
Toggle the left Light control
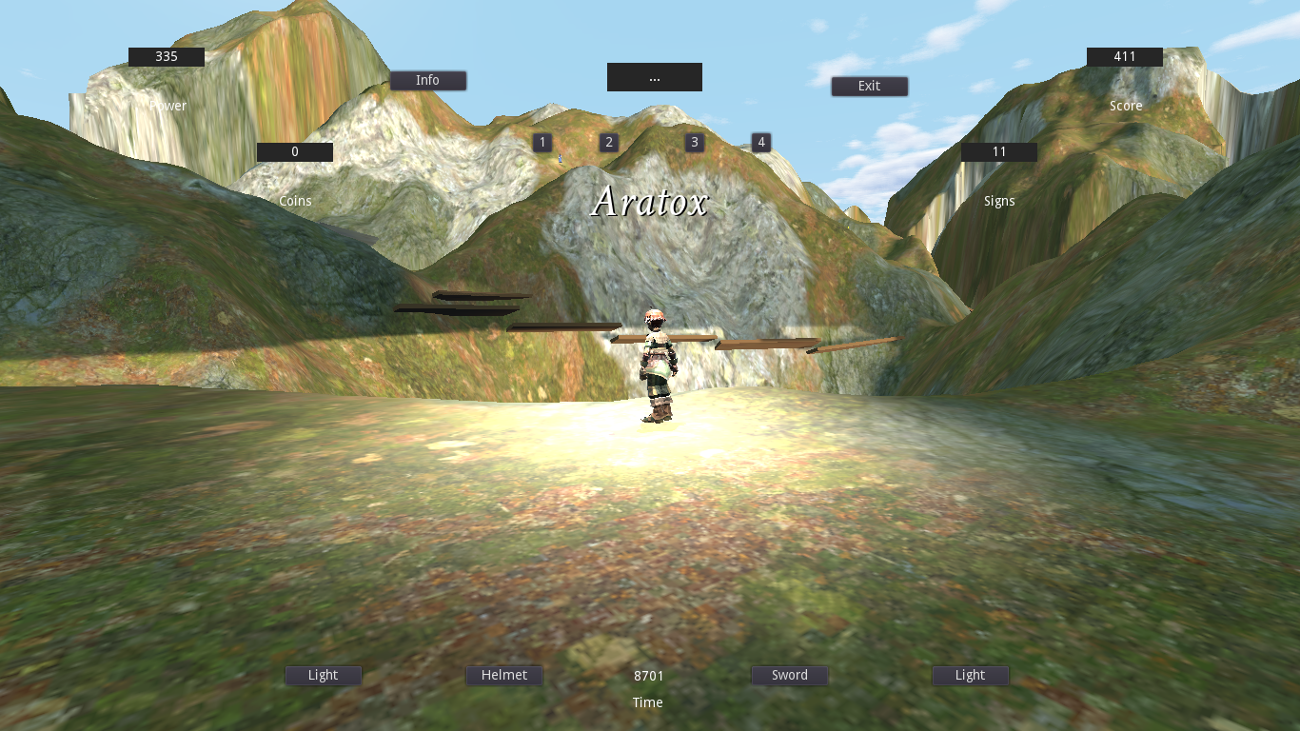pos(322,675)
